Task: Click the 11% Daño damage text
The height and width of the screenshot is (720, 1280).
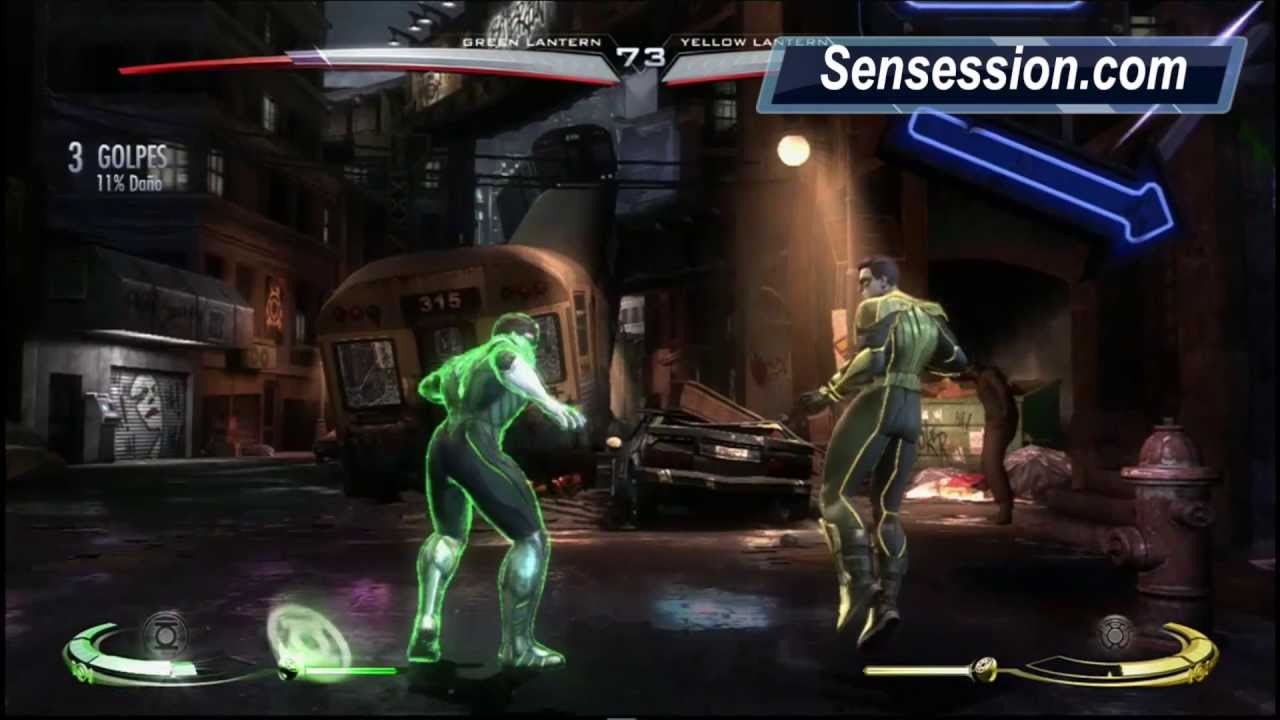Action: [131, 184]
